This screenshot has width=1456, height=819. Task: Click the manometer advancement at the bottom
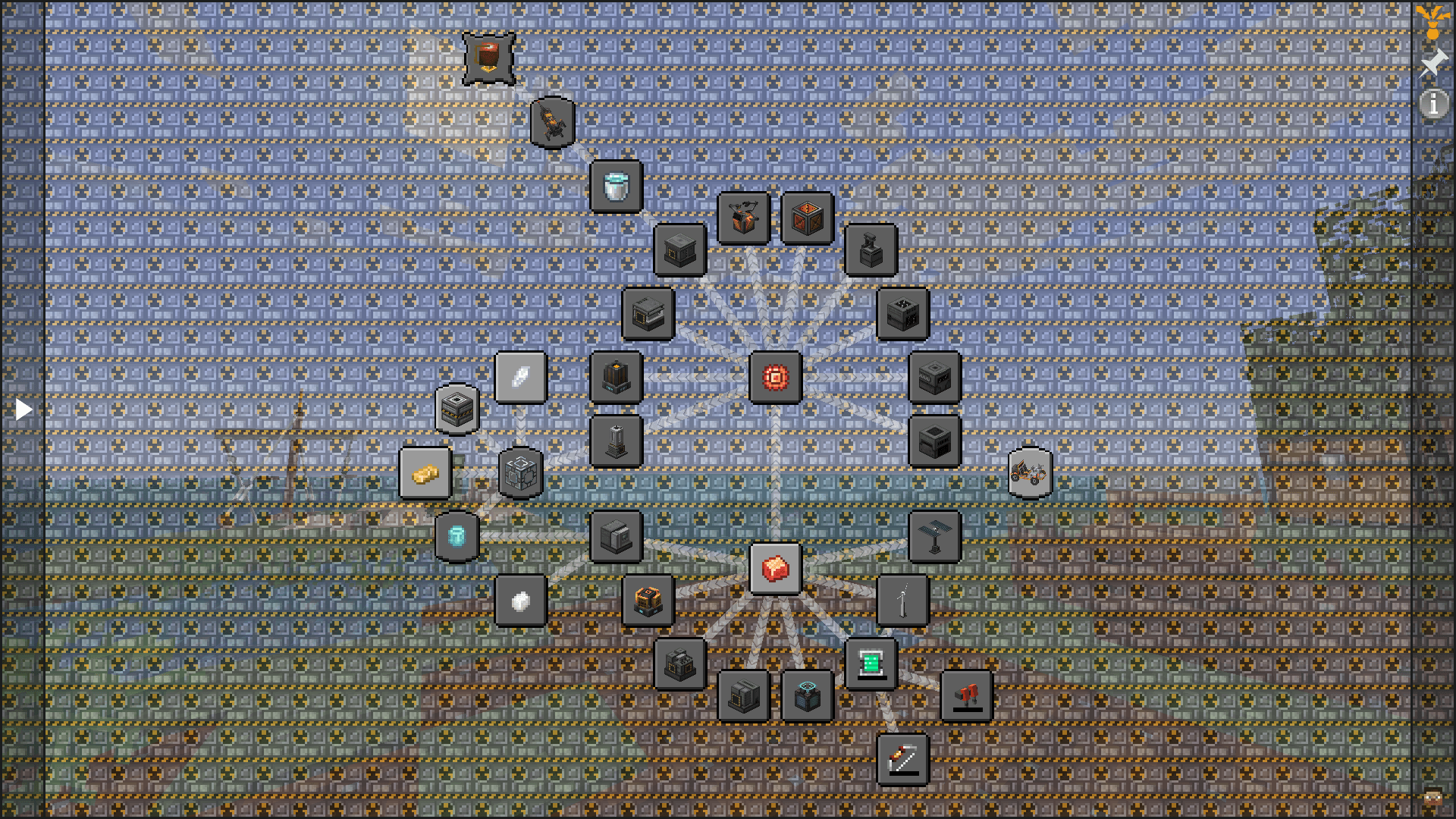click(x=904, y=760)
